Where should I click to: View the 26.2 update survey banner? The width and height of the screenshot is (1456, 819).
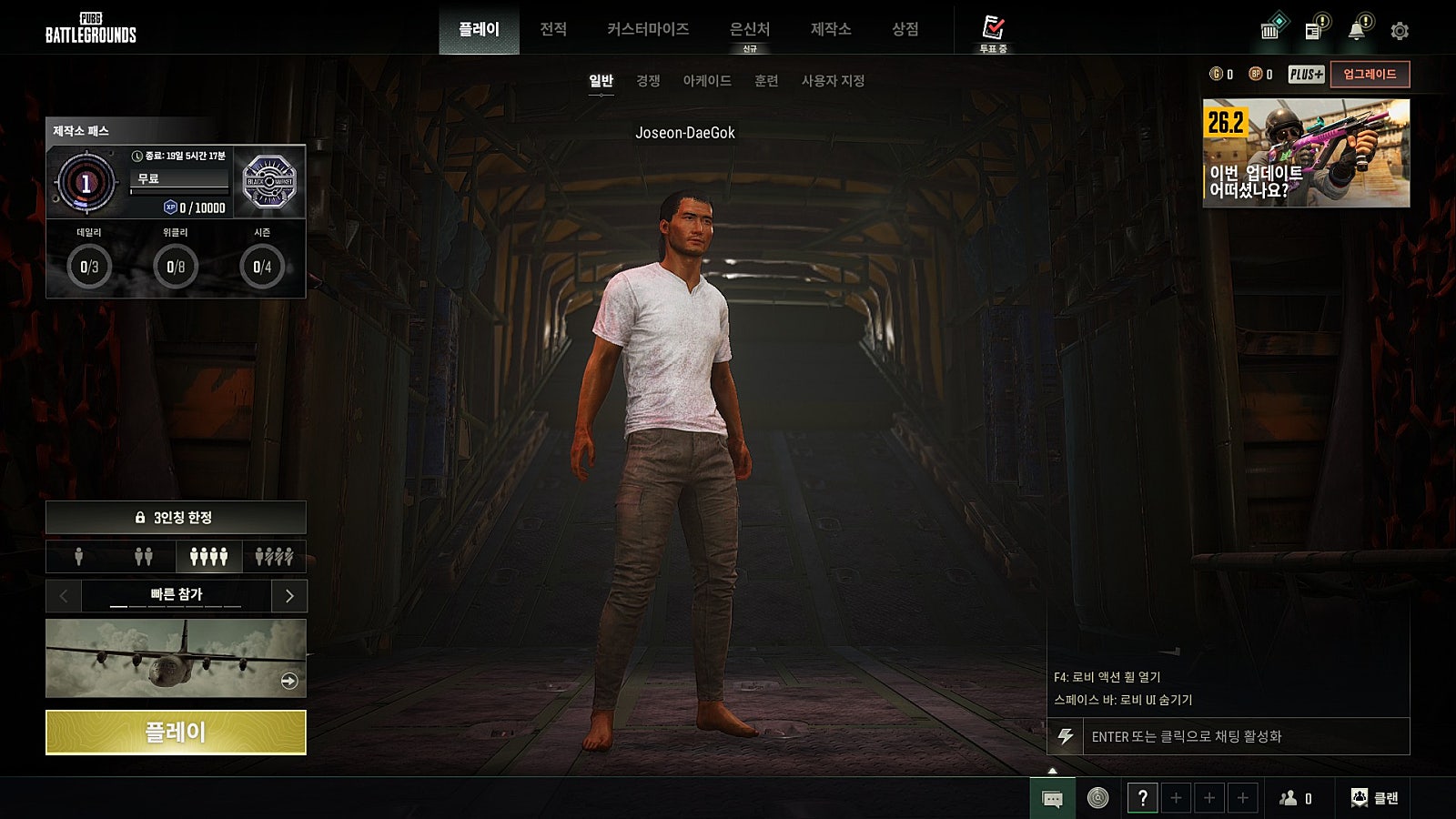[x=1306, y=153]
